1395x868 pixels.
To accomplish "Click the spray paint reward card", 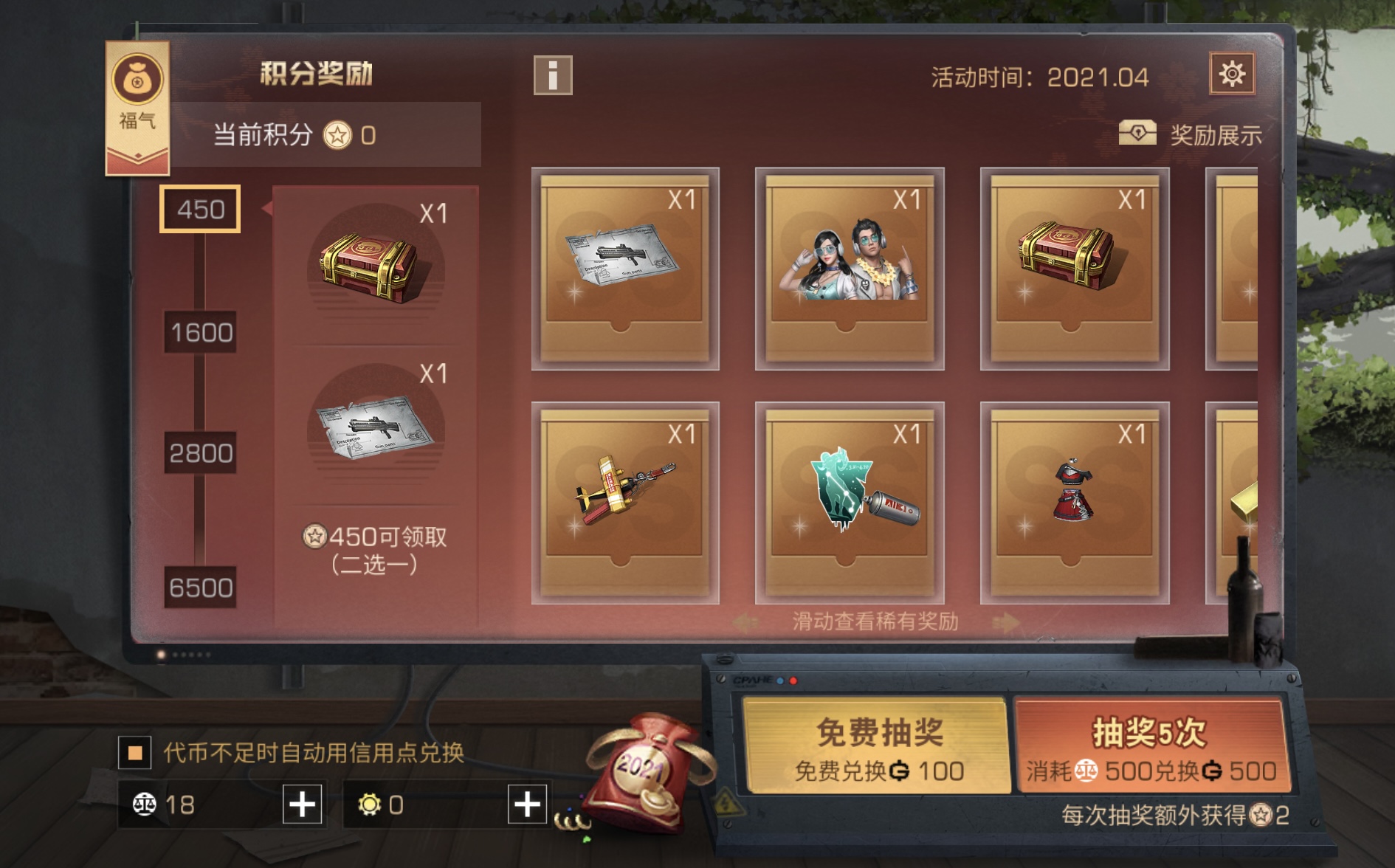I will click(849, 502).
